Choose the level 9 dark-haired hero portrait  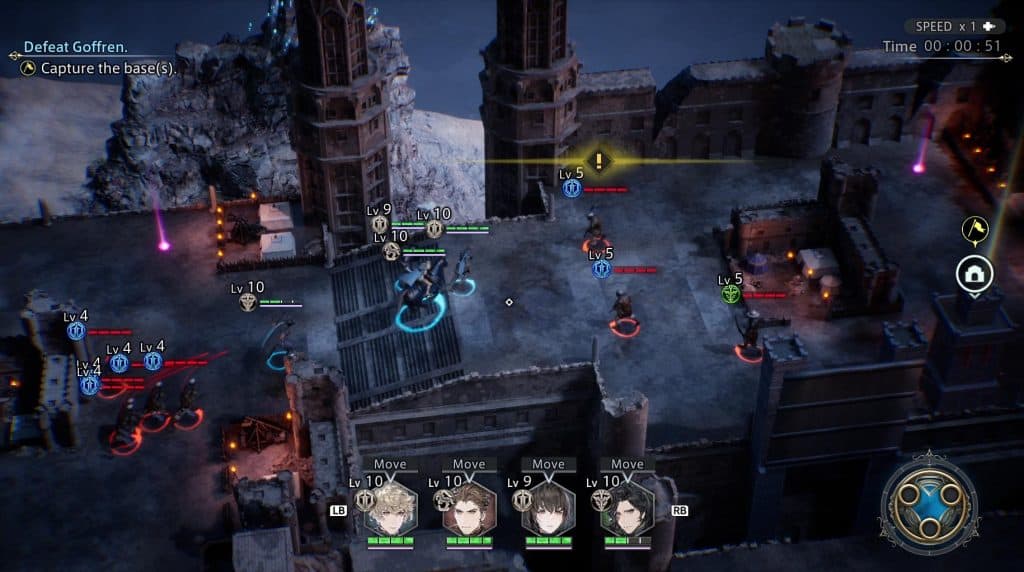click(548, 510)
